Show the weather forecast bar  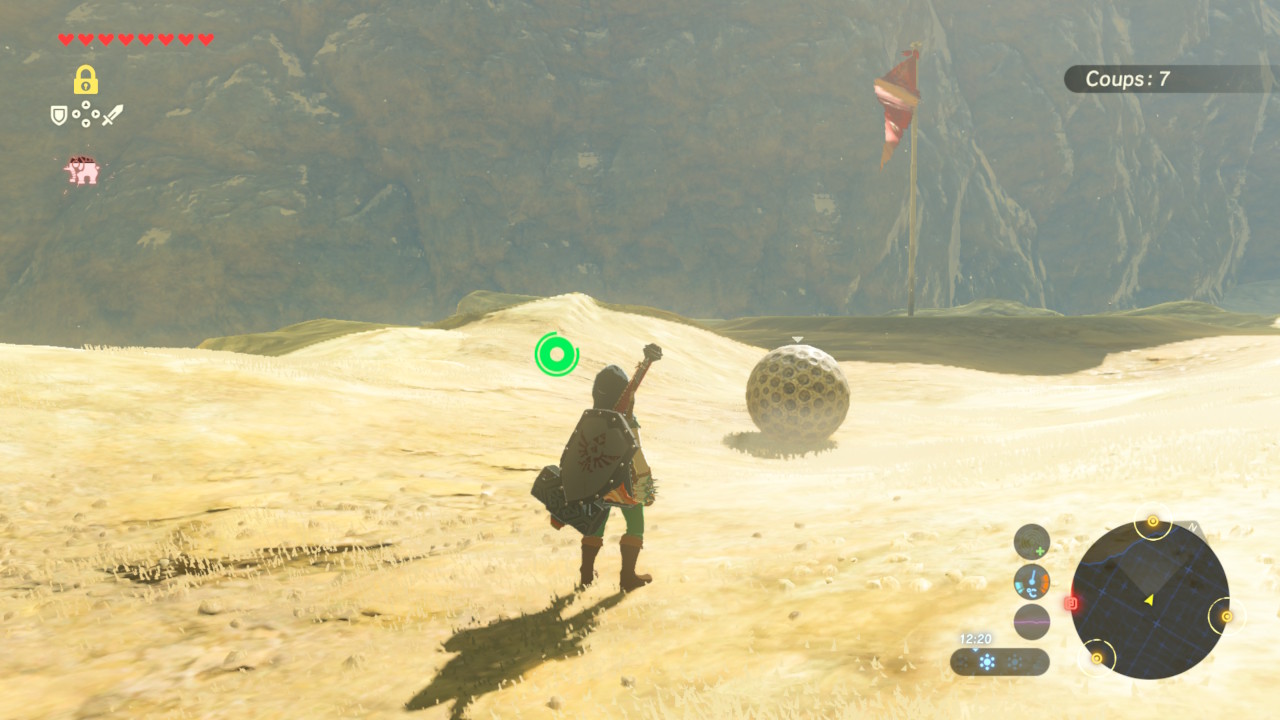point(999,662)
